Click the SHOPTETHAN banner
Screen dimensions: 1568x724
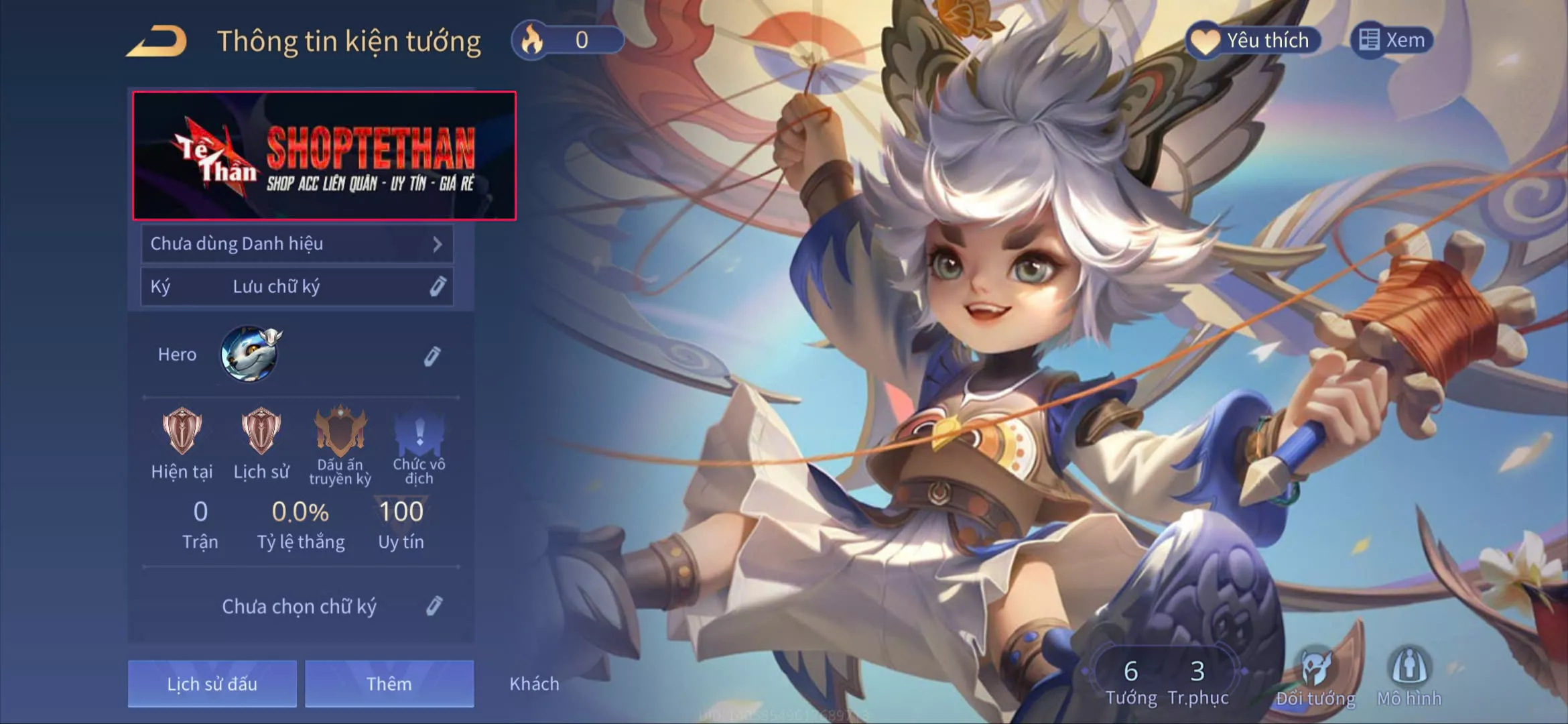point(324,156)
